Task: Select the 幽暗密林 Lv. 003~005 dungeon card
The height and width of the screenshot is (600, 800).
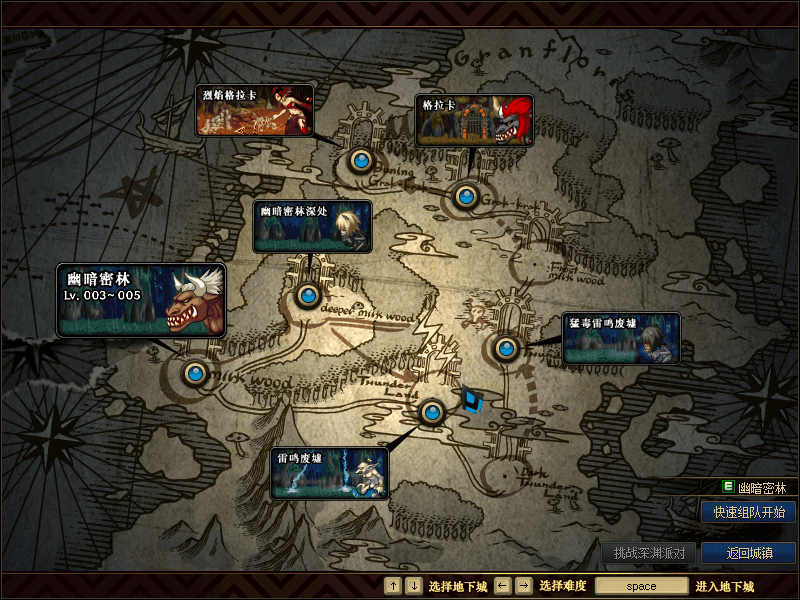Action: click(141, 299)
